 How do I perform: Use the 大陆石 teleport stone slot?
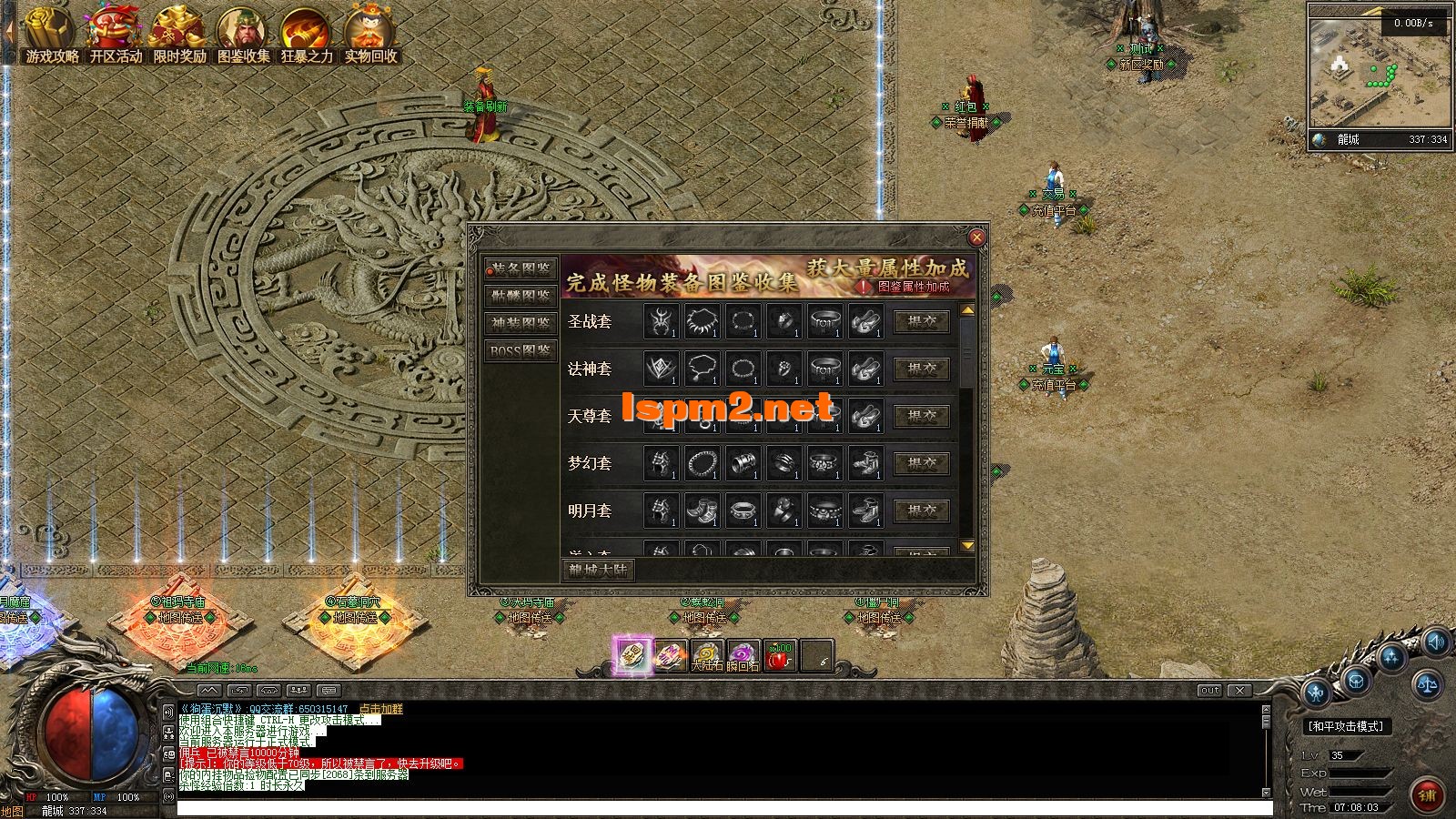coord(707,655)
